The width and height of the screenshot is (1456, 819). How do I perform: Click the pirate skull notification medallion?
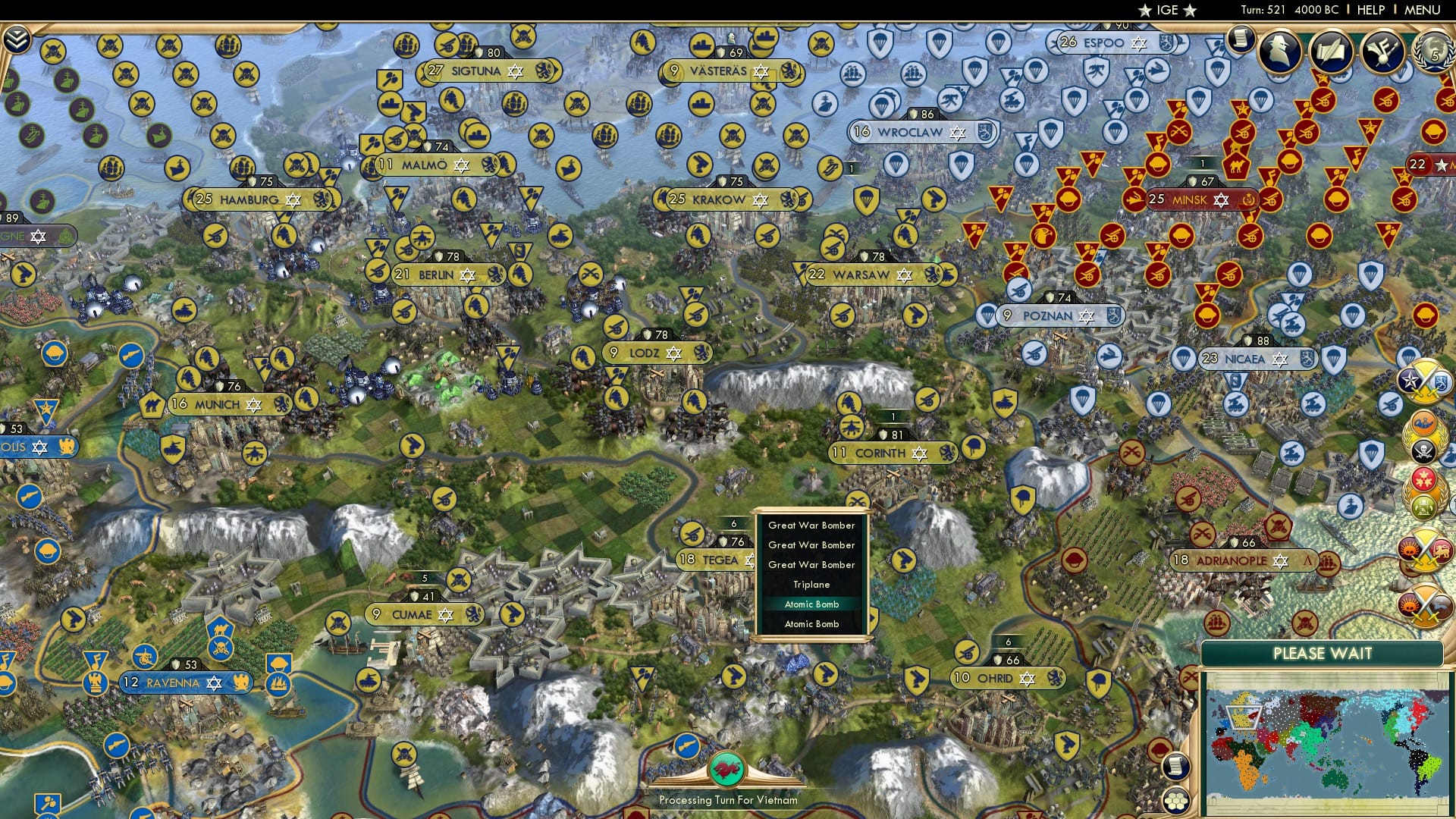[x=1424, y=450]
